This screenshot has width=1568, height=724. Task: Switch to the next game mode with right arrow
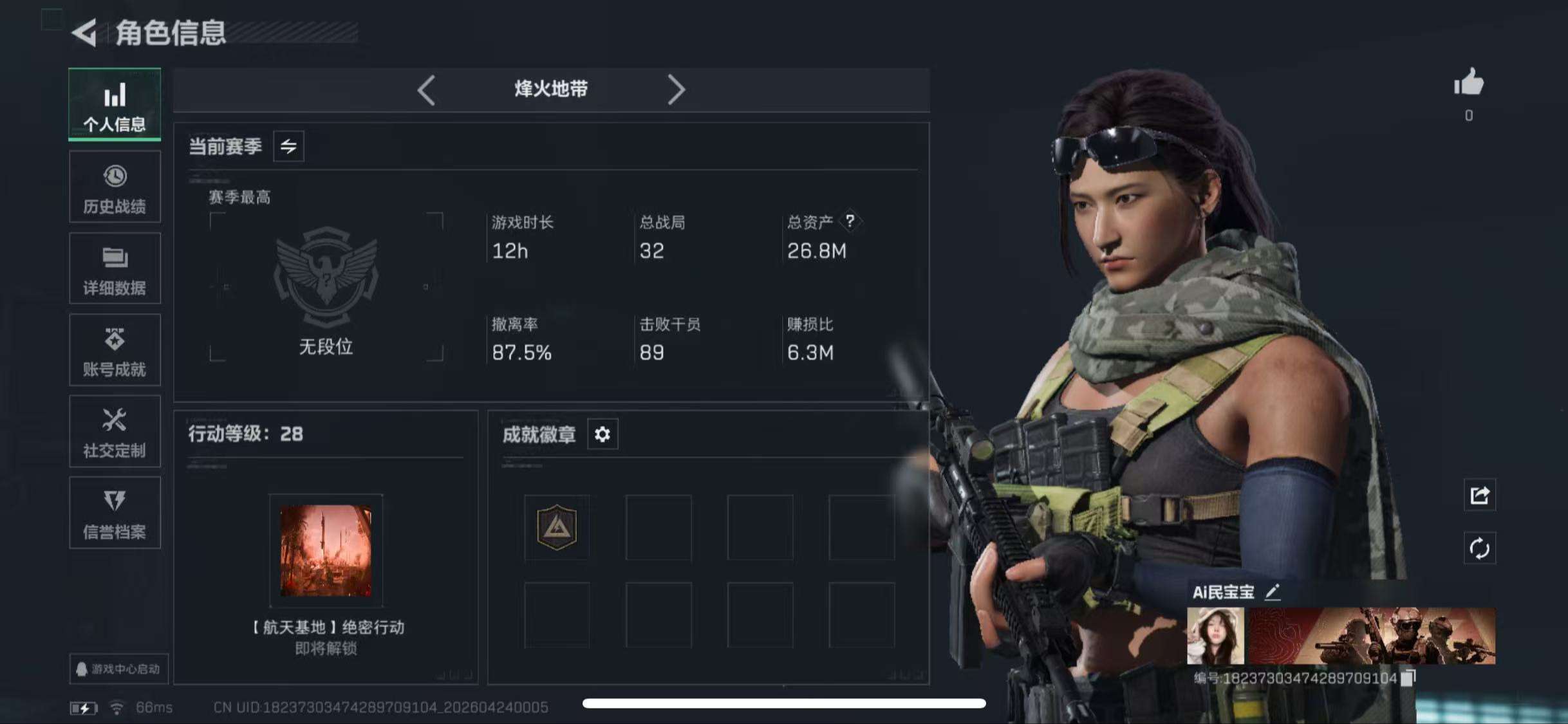677,89
